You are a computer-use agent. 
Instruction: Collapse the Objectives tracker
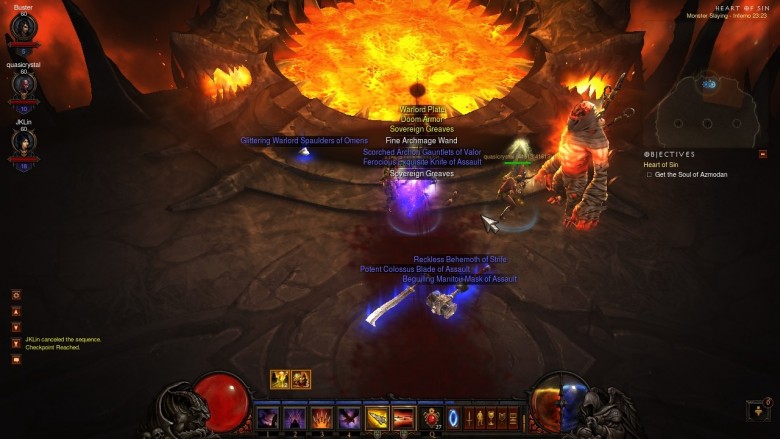(x=763, y=154)
